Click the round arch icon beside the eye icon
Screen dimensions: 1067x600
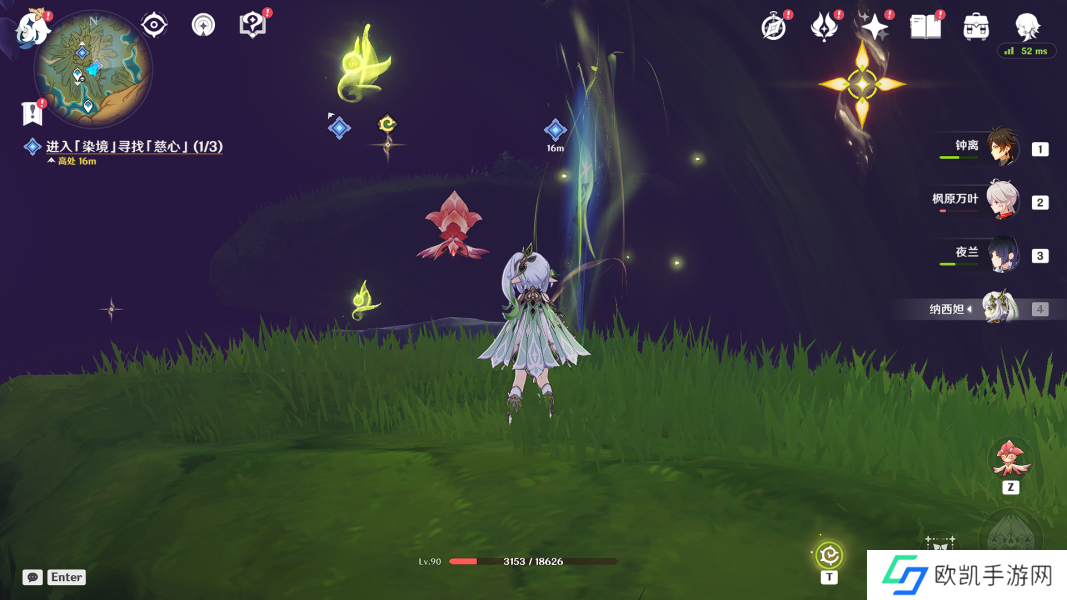tap(204, 25)
